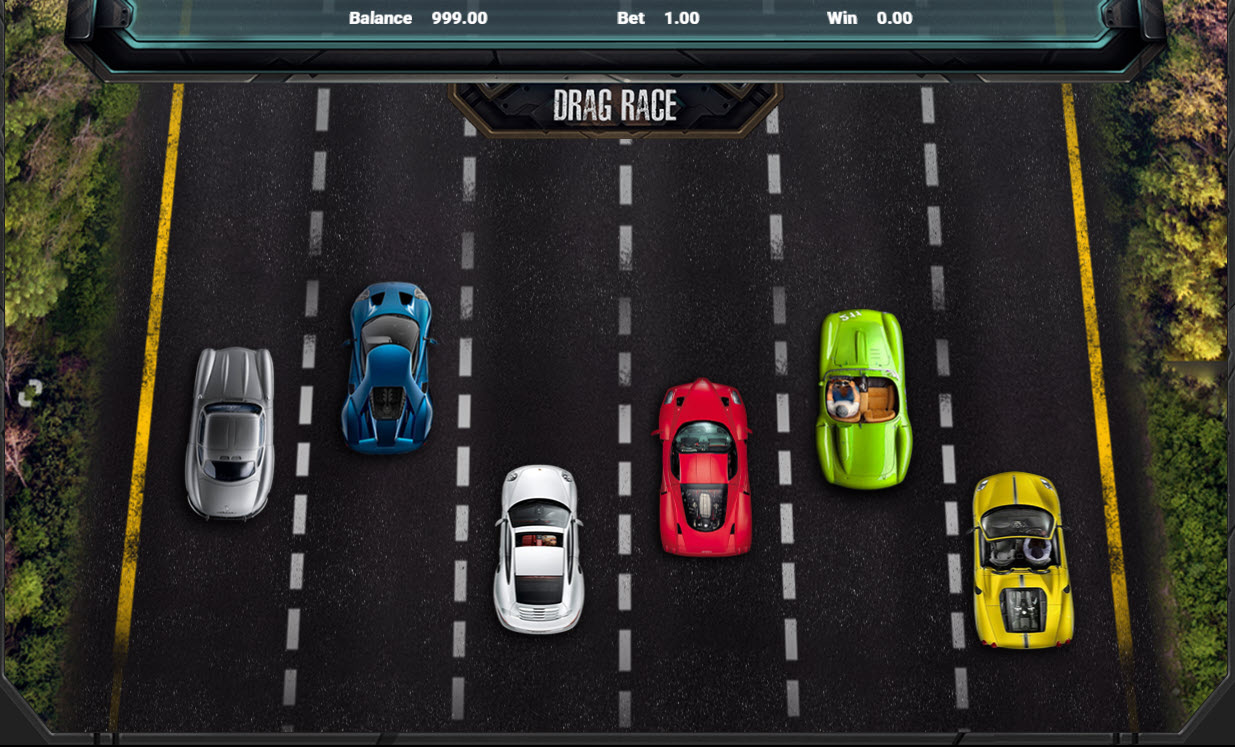Pick the red sports car
The width and height of the screenshot is (1235, 747).
[704, 467]
